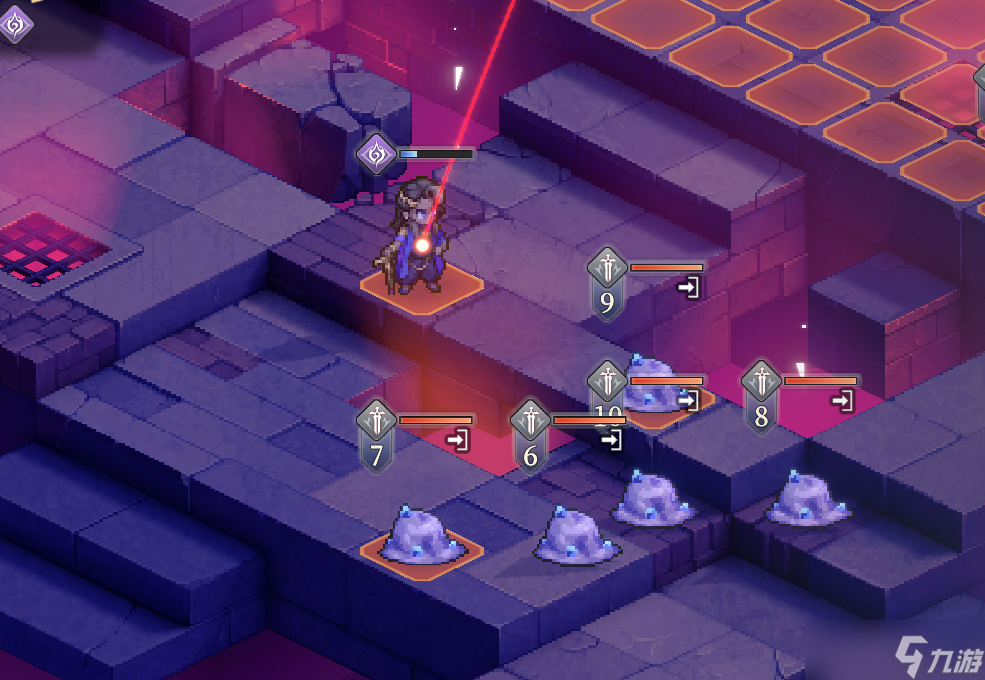Viewport: 985px width, 680px height.
Task: Click the mage's purple swirl class badge
Action: coord(377,154)
